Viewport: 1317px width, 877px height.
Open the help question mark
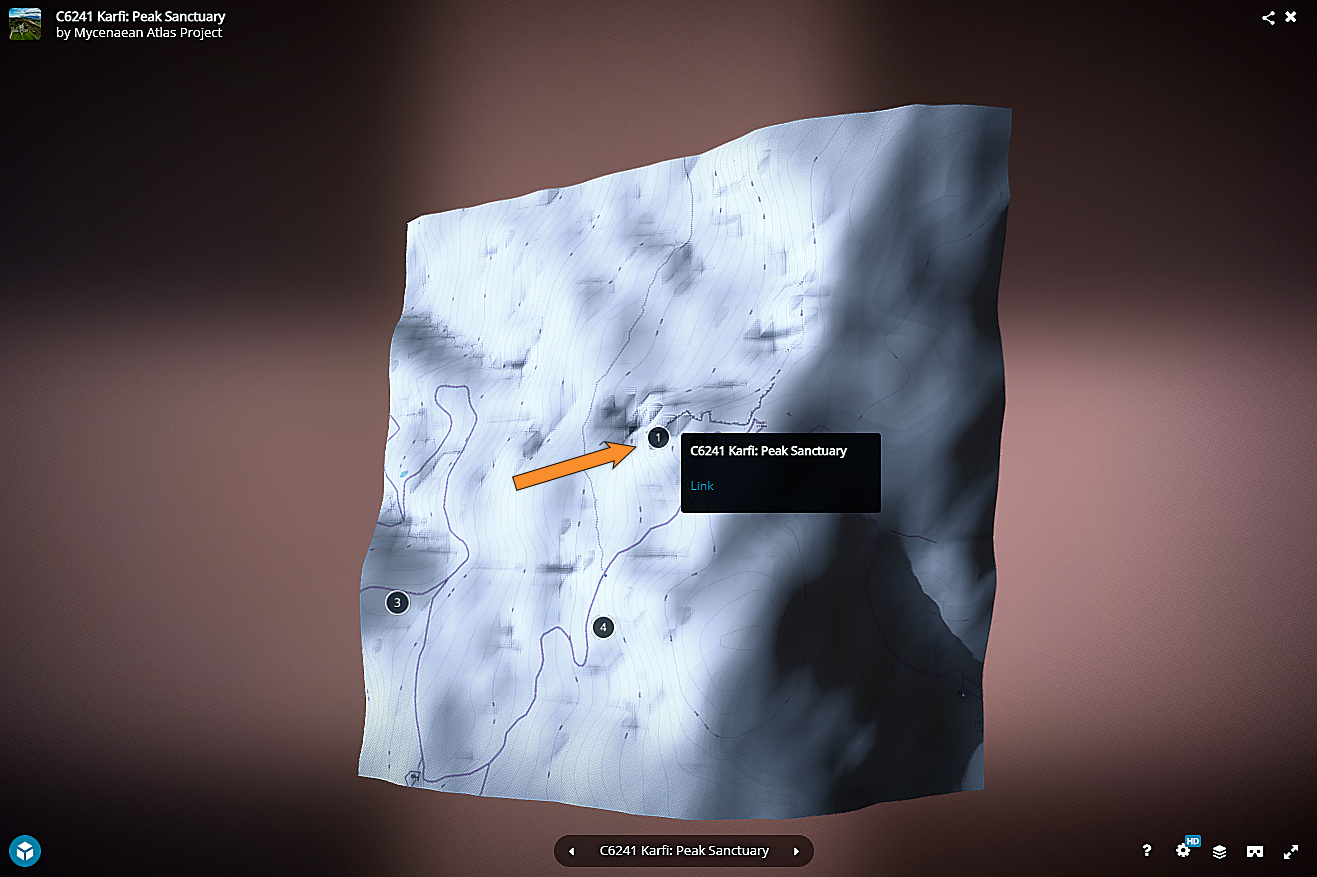click(1147, 851)
